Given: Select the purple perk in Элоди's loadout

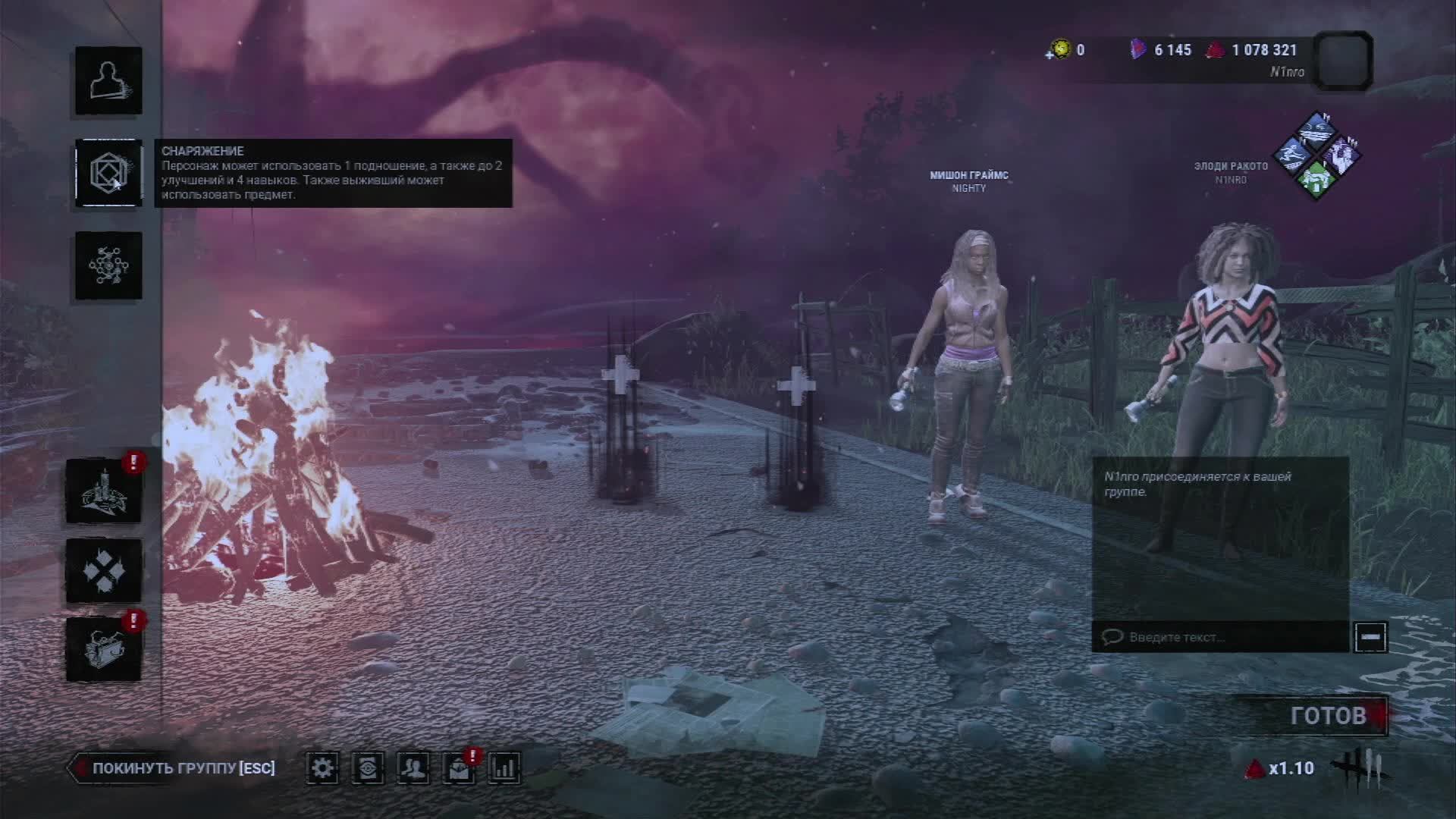Looking at the screenshot, I should pyautogui.click(x=1341, y=155).
